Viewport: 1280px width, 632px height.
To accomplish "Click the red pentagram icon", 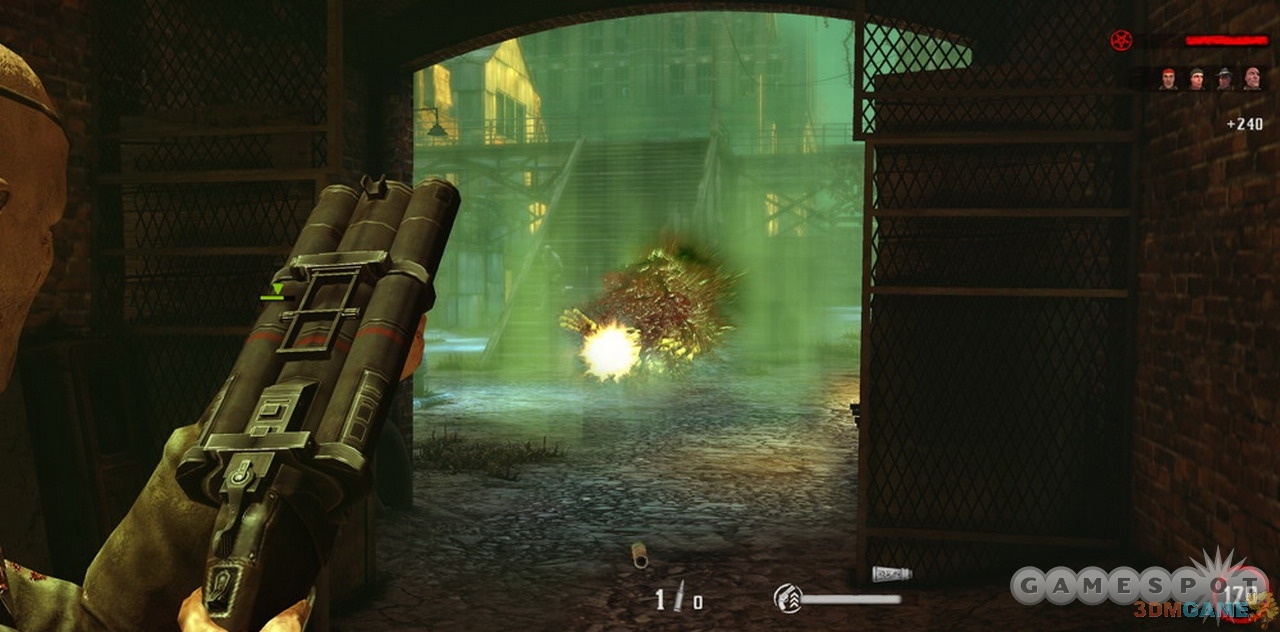I will point(1121,40).
